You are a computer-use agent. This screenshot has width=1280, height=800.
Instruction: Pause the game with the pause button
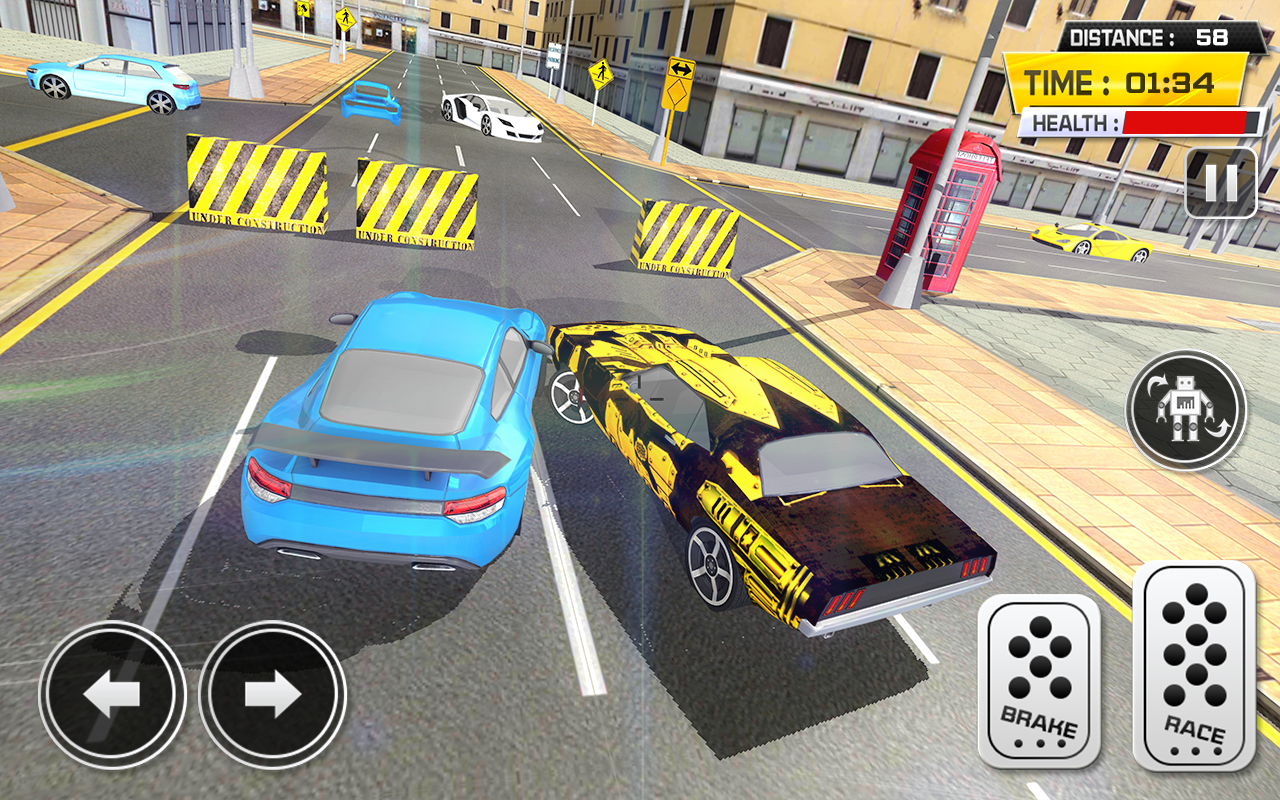(1220, 183)
